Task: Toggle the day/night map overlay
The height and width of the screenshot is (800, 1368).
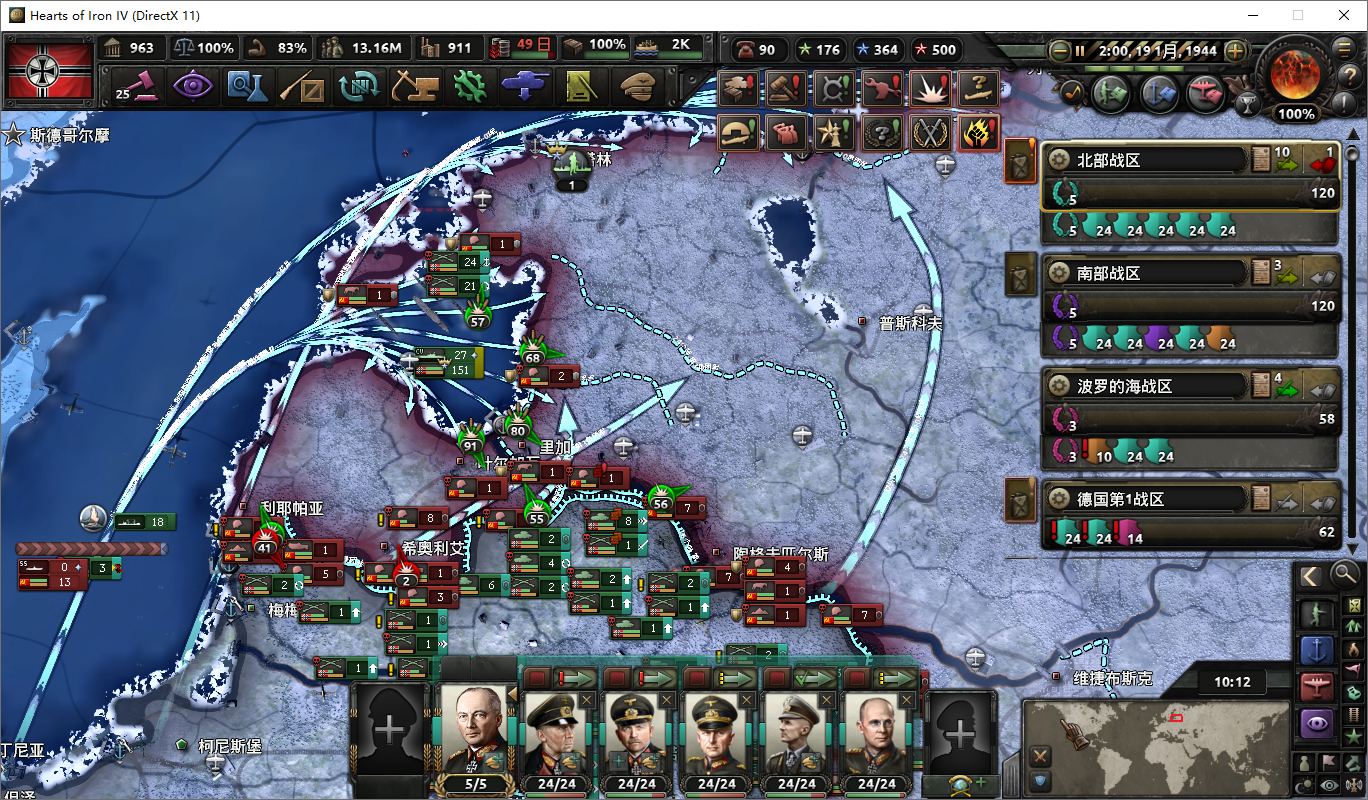Action: pyautogui.click(x=1304, y=783)
